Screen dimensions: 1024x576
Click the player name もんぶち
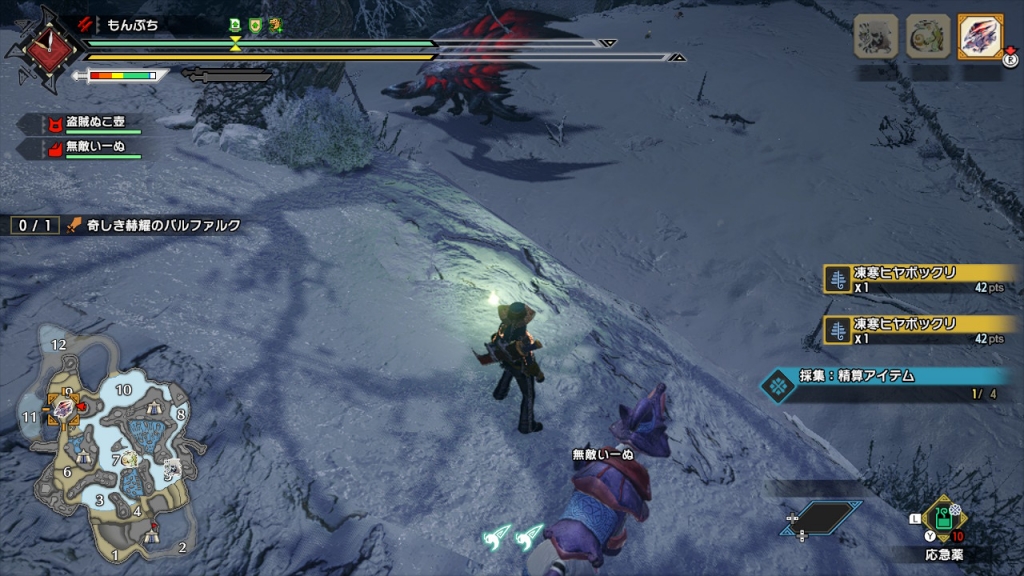[x=131, y=25]
